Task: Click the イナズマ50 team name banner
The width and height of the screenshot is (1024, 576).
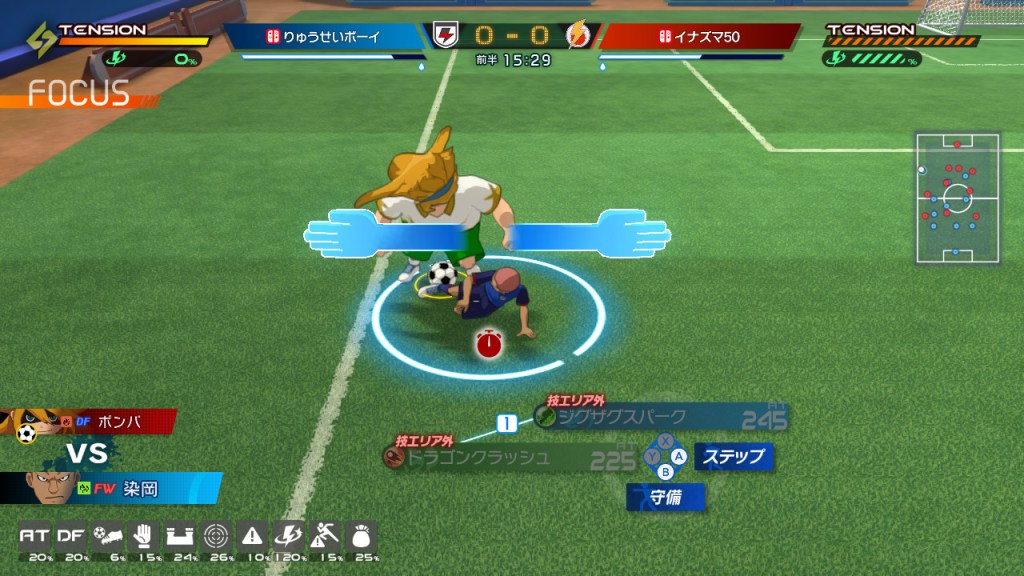Action: coord(698,37)
